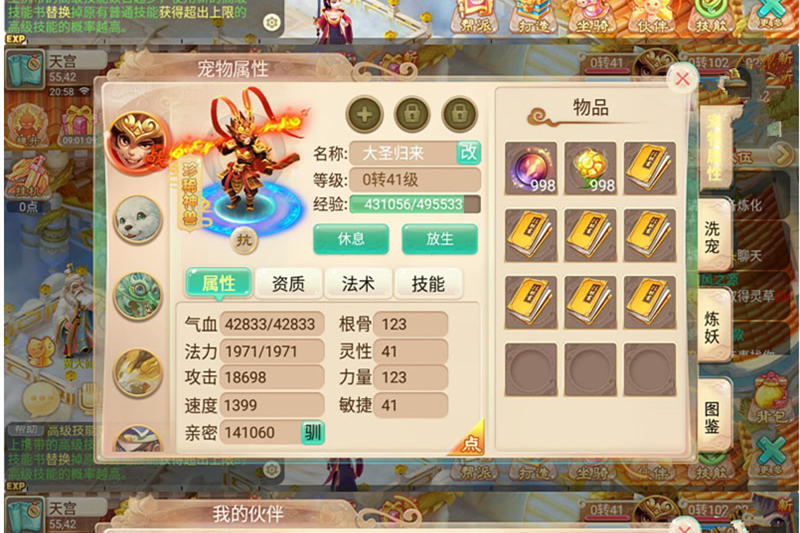The image size is (800, 533).
Task: Click the 休息 rest button
Action: pos(351,239)
